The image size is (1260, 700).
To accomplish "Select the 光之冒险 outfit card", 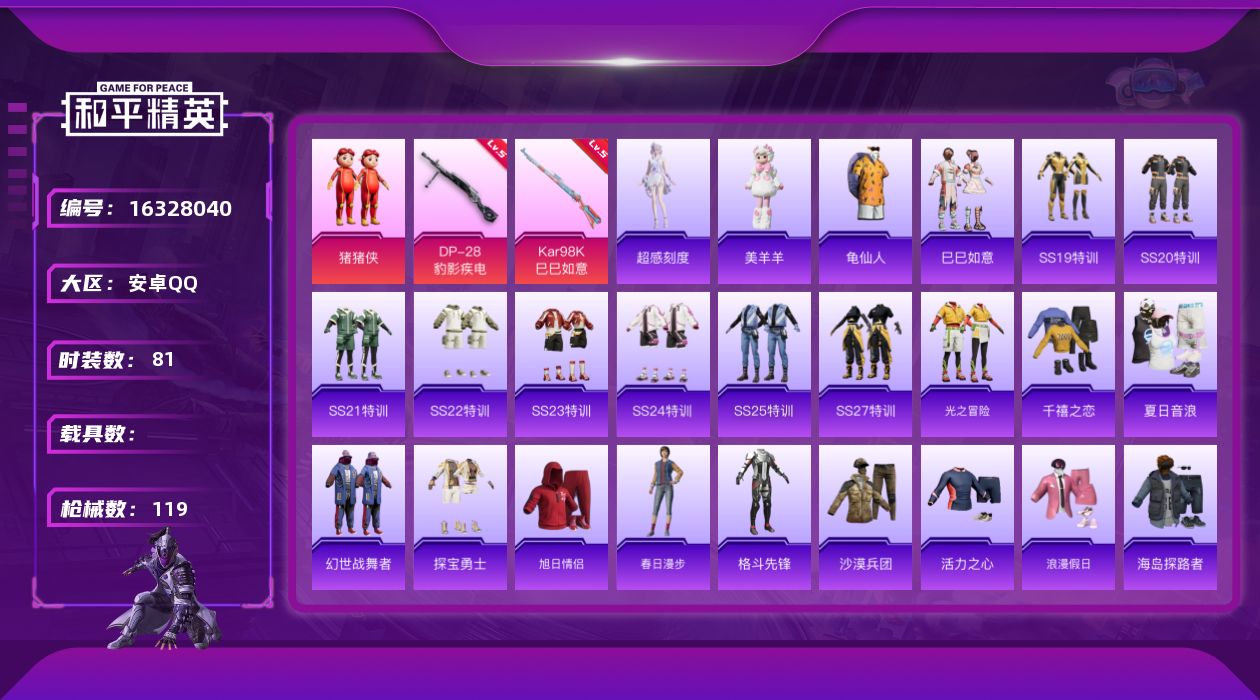I will 967,364.
